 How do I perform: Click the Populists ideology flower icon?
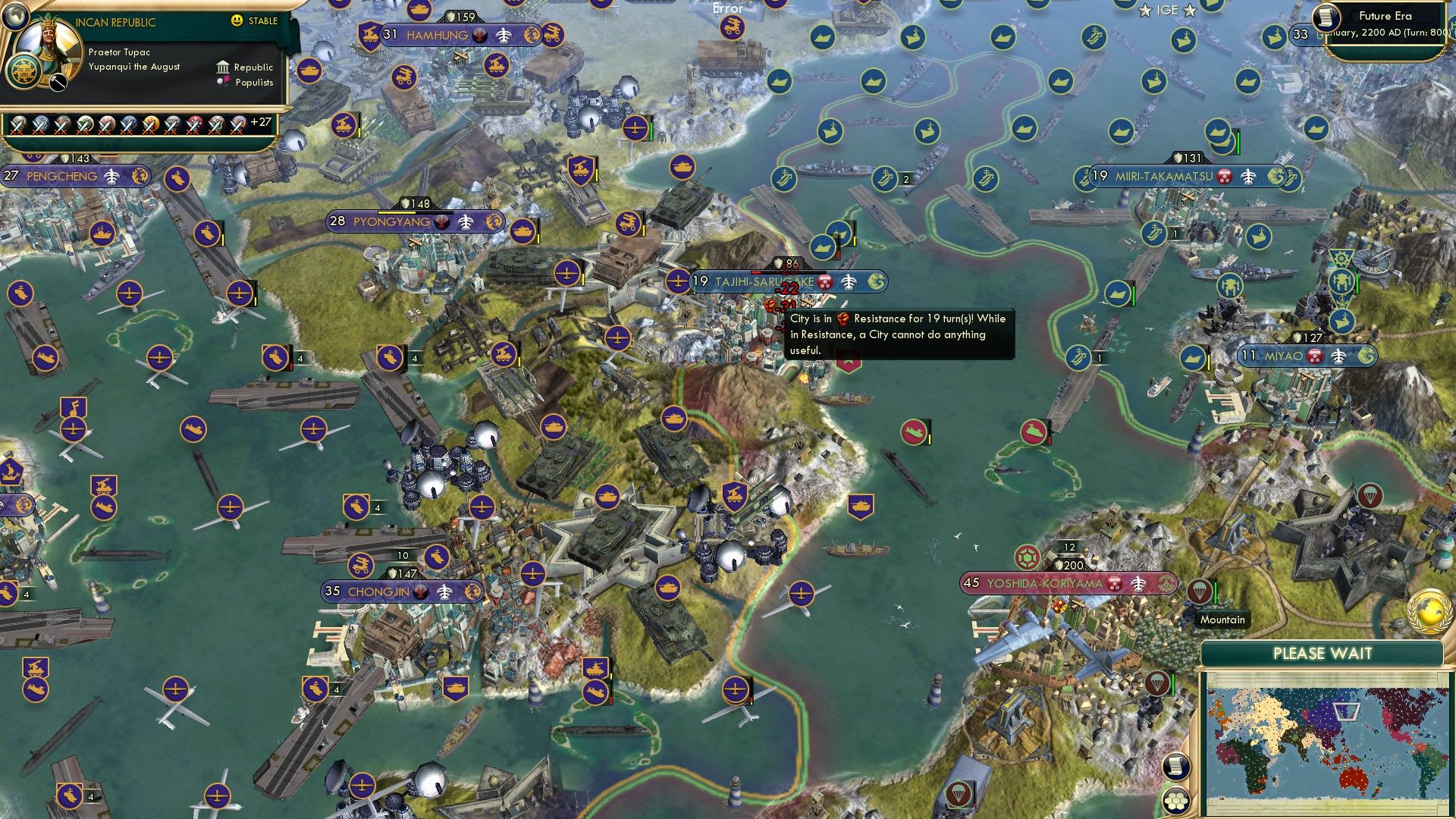click(x=224, y=81)
